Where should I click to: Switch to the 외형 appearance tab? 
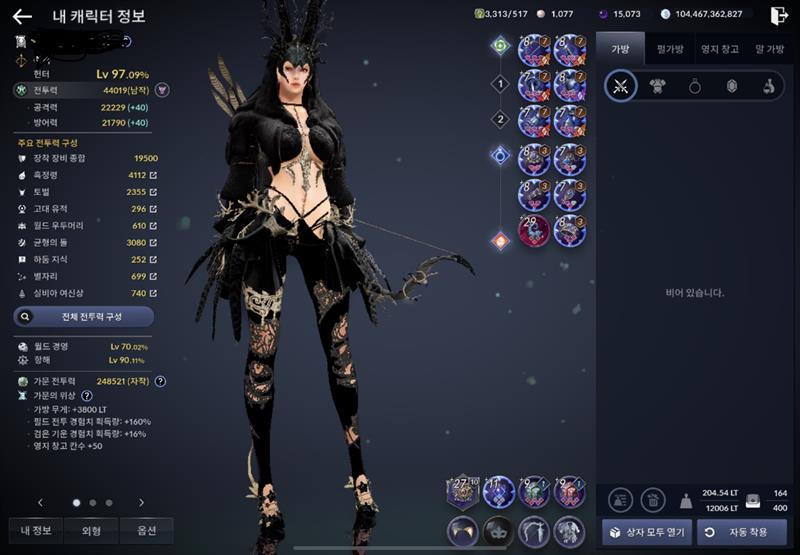pos(91,530)
